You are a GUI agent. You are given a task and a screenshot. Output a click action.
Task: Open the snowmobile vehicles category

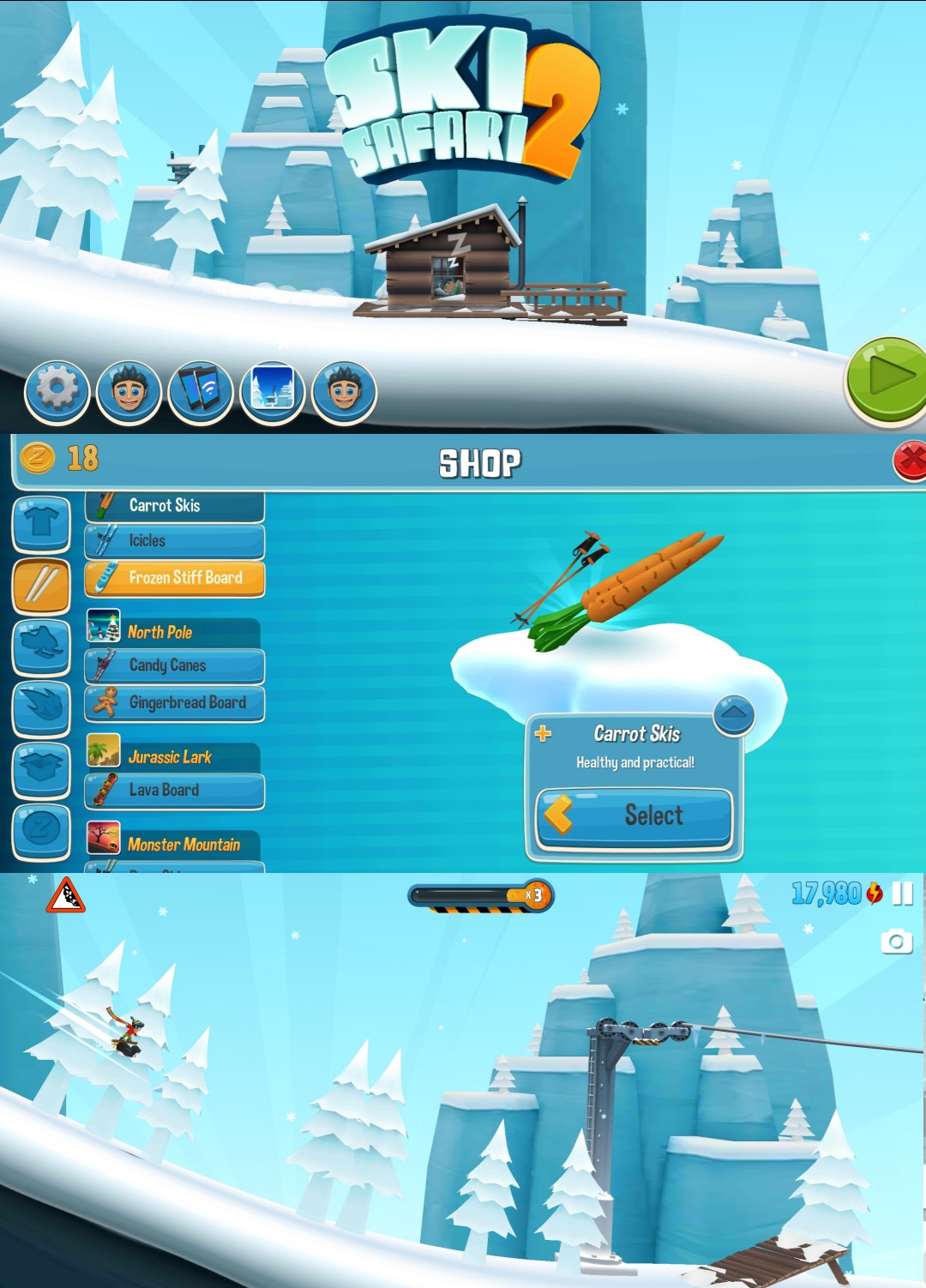coord(41,647)
